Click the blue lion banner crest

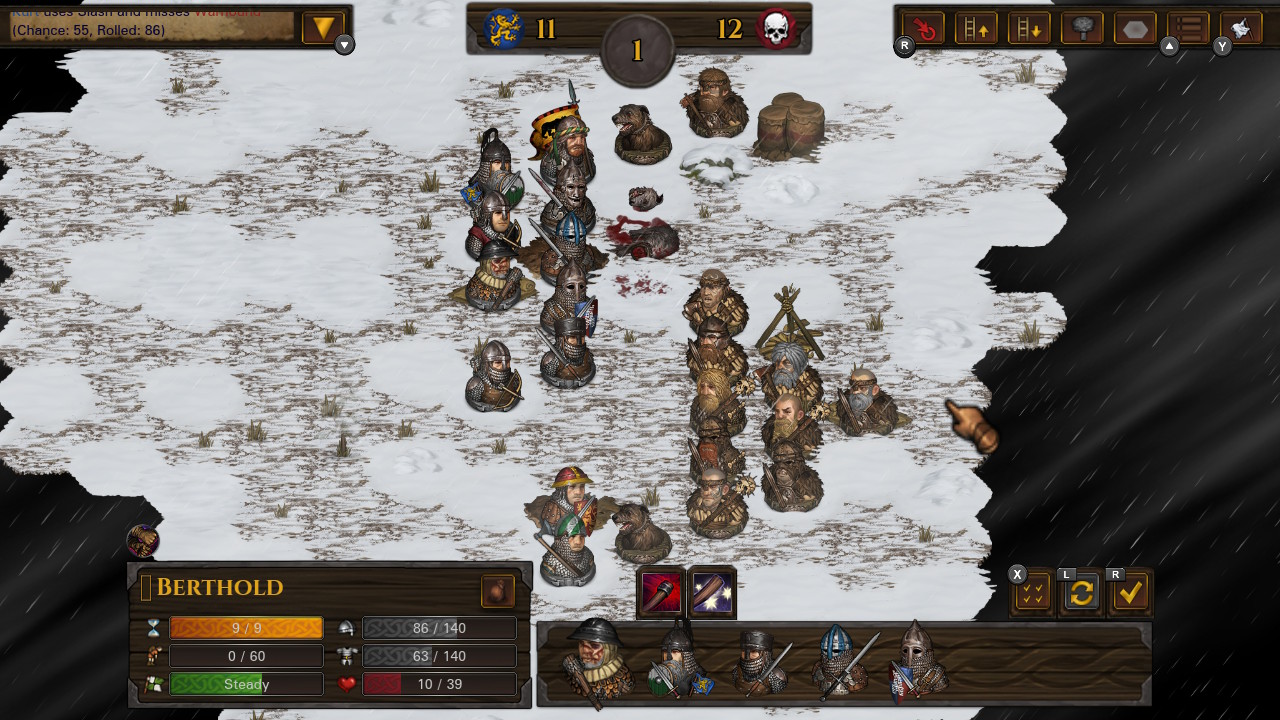(503, 28)
